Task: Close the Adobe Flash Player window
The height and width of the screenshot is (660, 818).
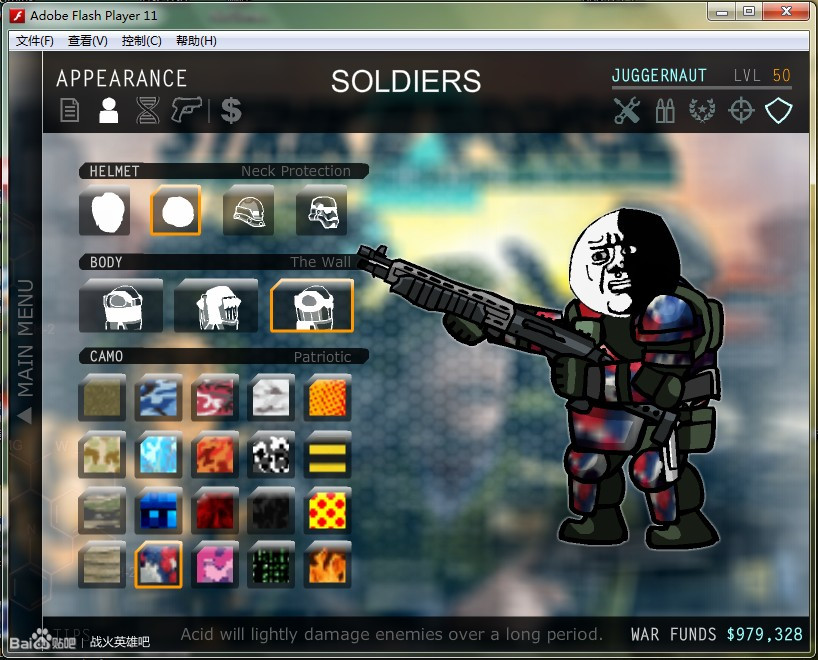Action: (x=789, y=12)
